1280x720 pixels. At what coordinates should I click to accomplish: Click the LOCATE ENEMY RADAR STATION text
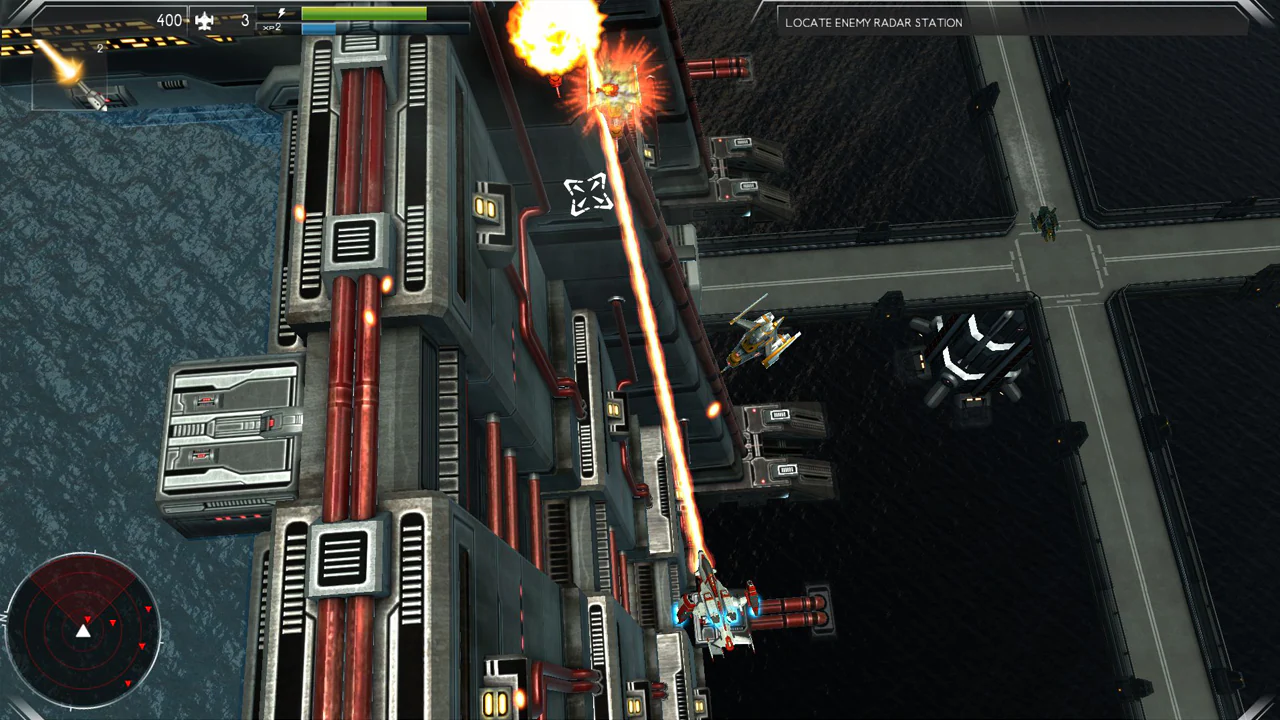pyautogui.click(x=872, y=22)
